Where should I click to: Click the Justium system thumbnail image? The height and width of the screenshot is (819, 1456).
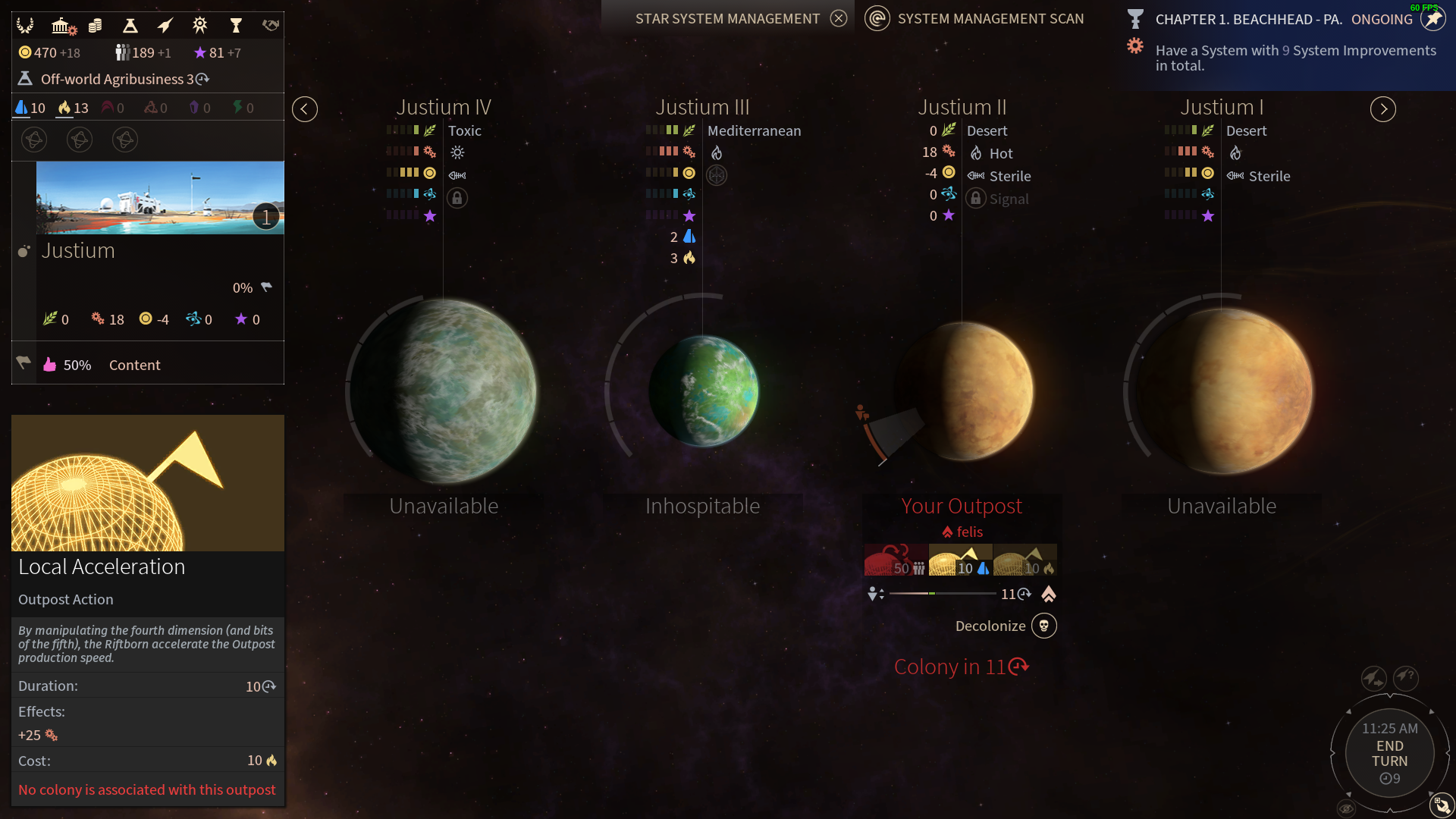pyautogui.click(x=160, y=198)
